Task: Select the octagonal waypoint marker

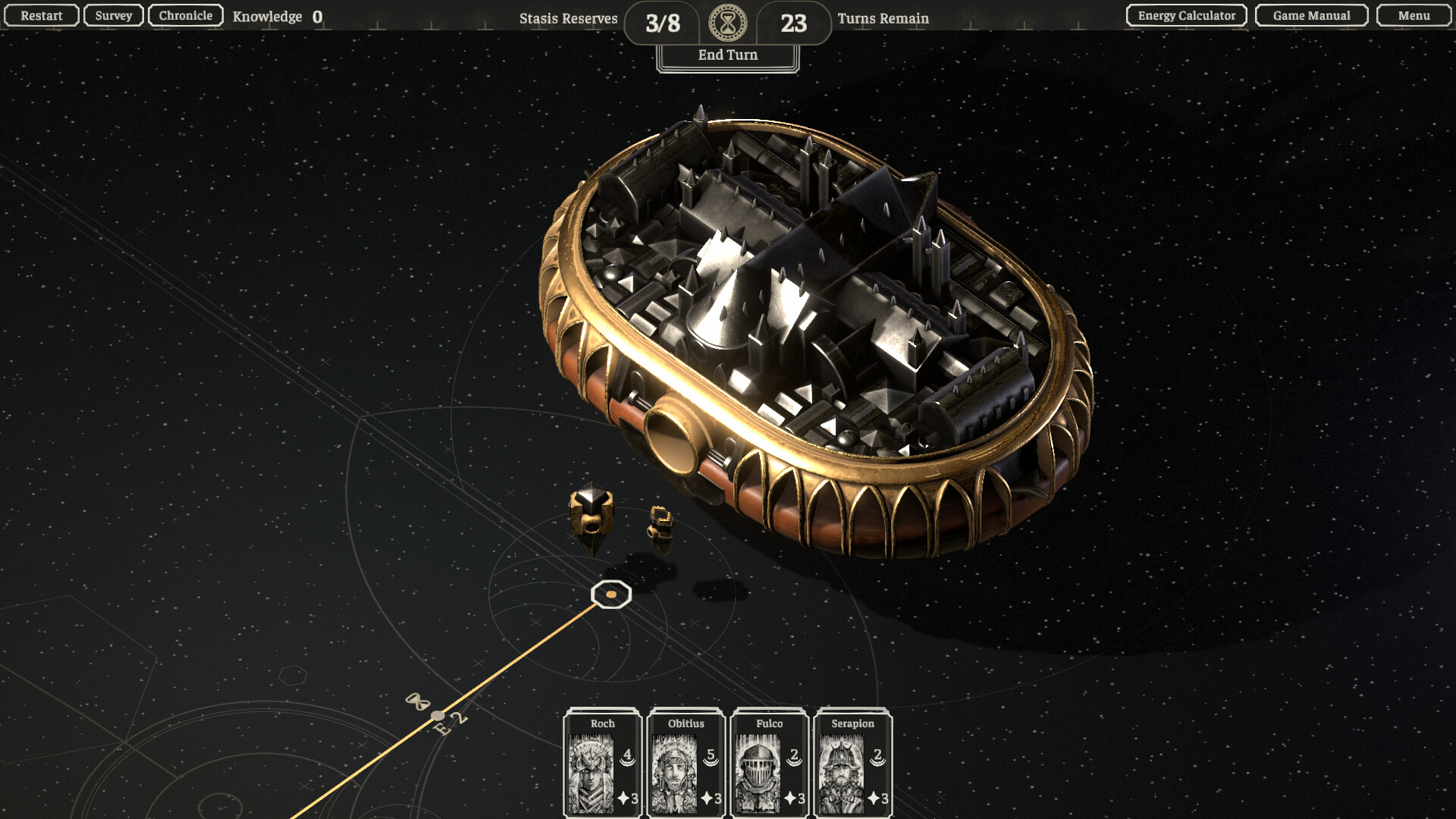Action: pos(611,595)
